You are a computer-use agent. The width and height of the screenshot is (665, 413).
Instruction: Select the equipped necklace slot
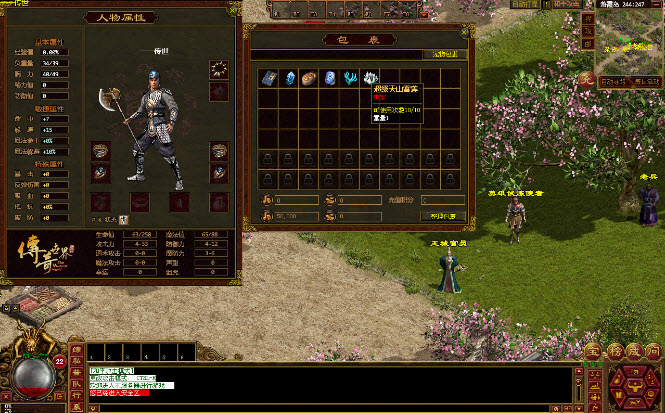click(218, 69)
